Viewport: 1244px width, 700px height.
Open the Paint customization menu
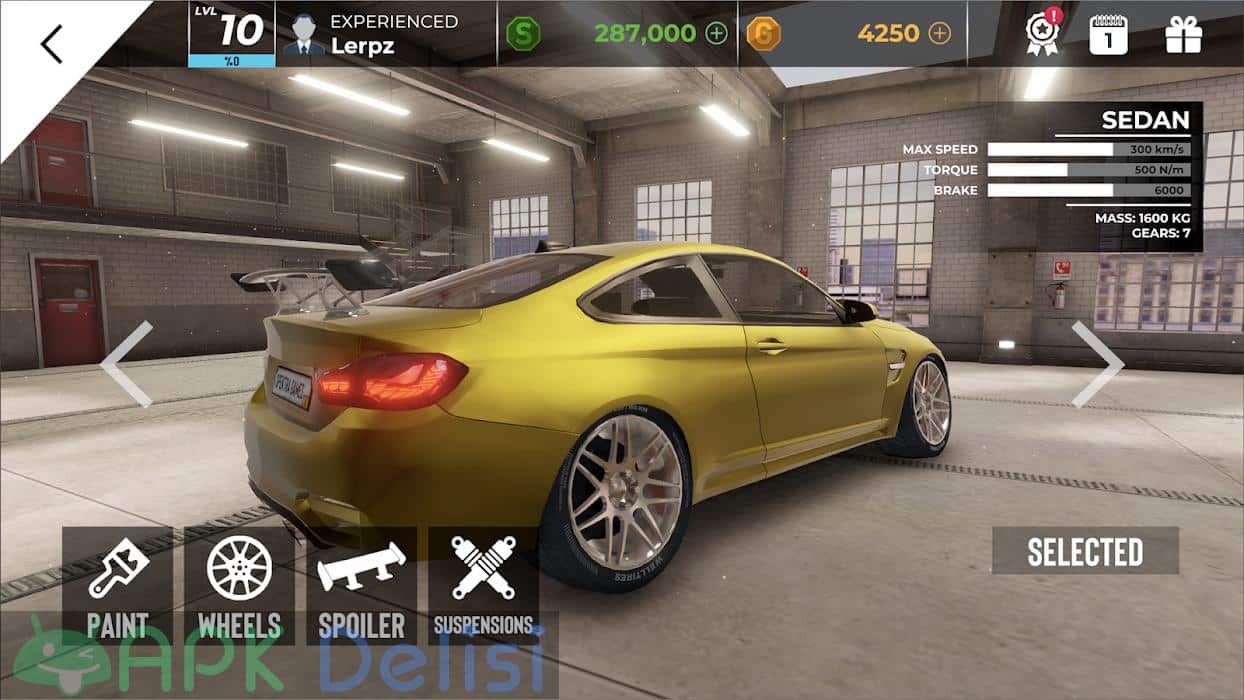coord(117,586)
